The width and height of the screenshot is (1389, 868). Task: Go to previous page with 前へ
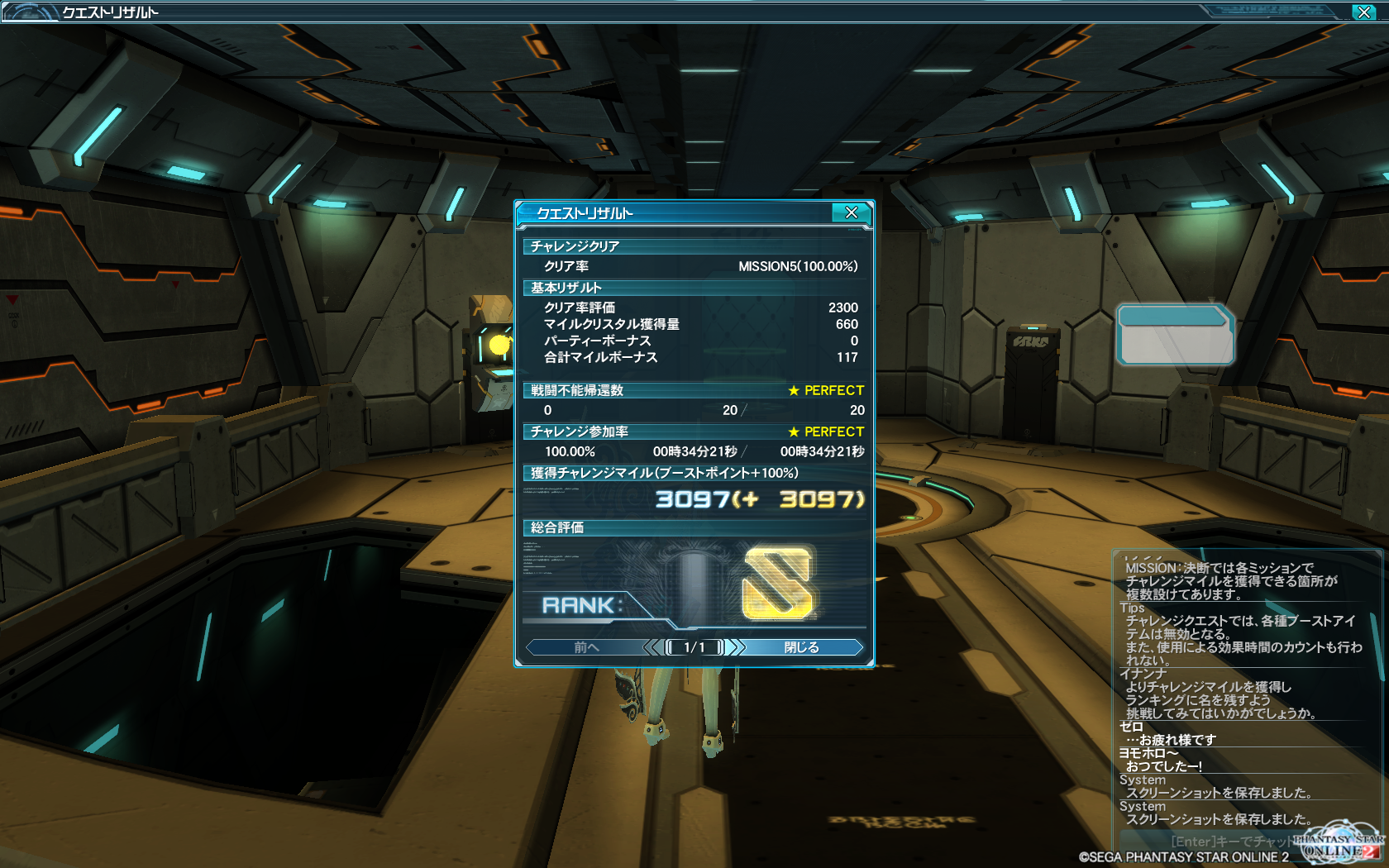586,647
